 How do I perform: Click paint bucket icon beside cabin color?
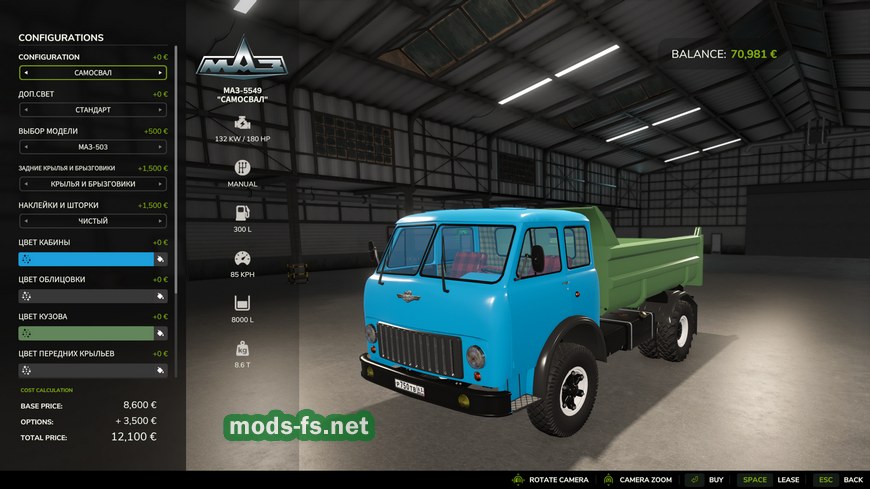pyautogui.click(x=160, y=259)
